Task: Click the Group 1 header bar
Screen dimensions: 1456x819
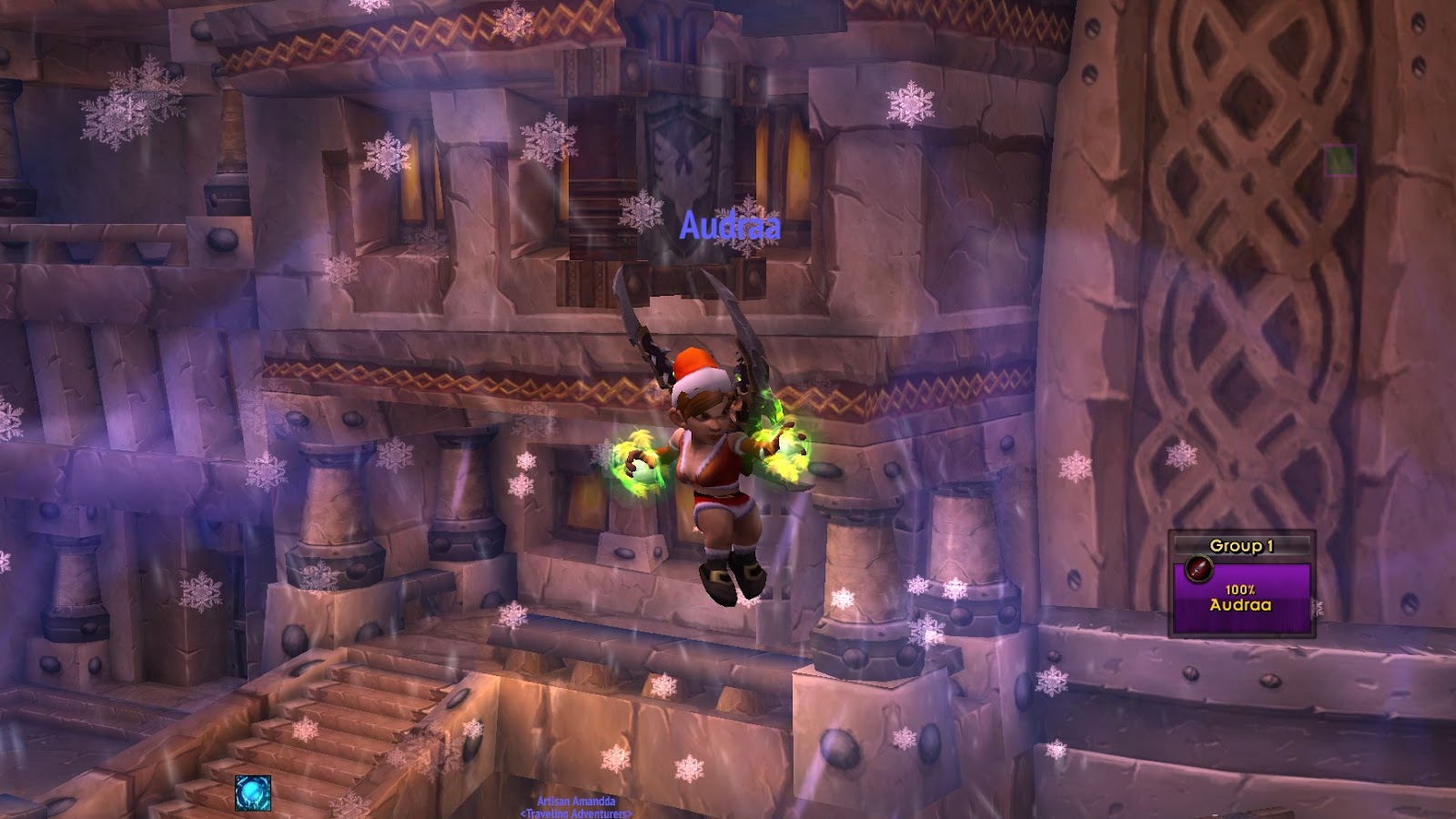Action: click(x=1241, y=546)
